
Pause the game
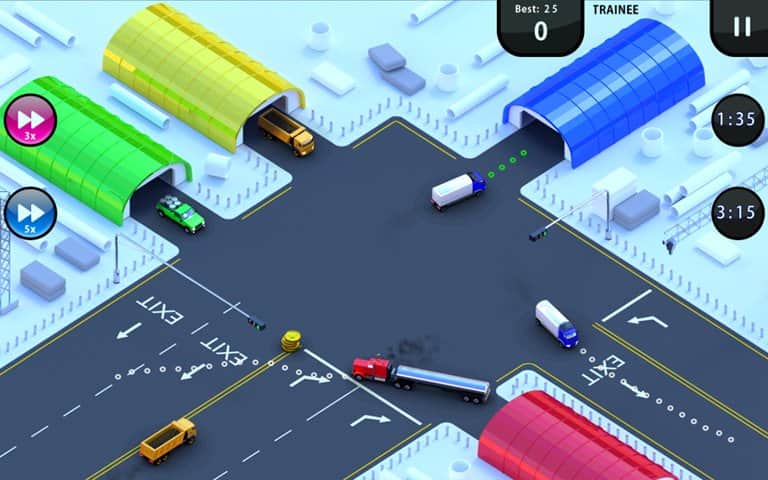click(x=741, y=26)
